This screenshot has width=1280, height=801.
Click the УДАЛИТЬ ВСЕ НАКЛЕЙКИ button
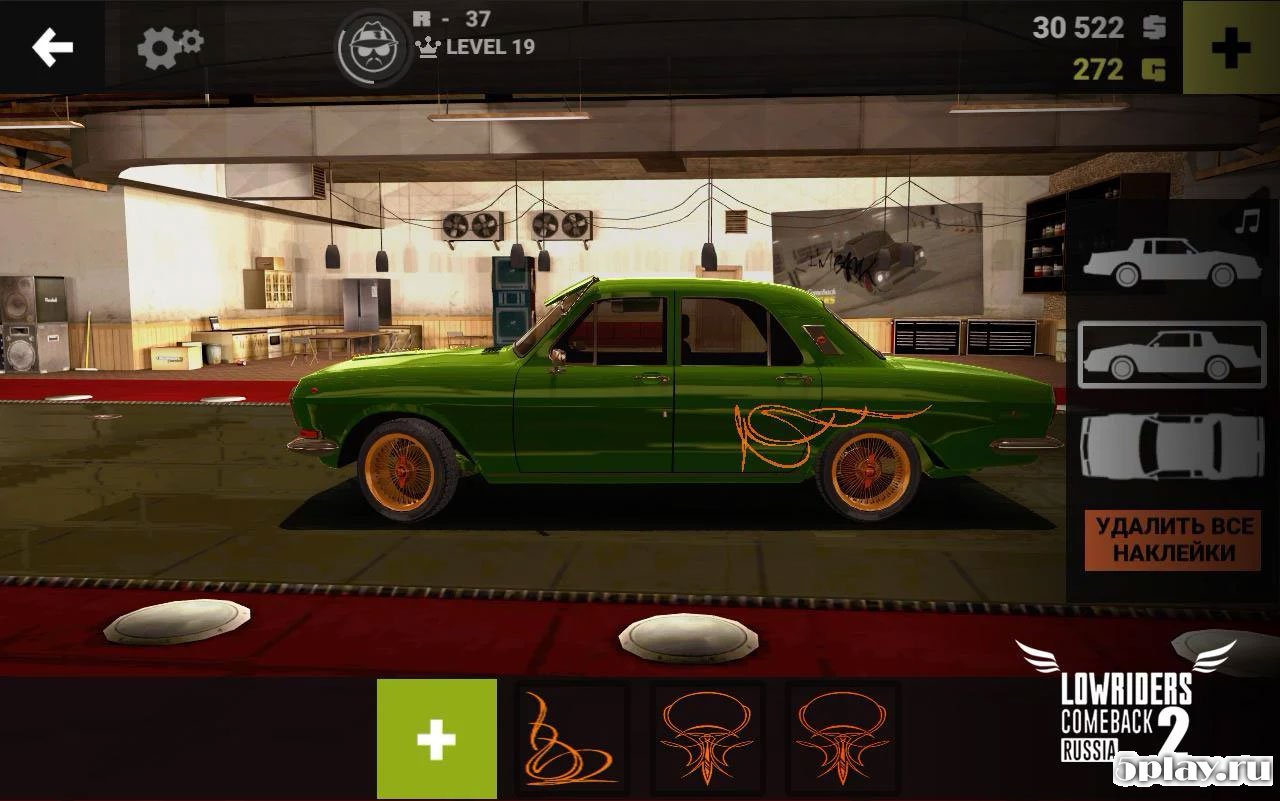pyautogui.click(x=1172, y=540)
